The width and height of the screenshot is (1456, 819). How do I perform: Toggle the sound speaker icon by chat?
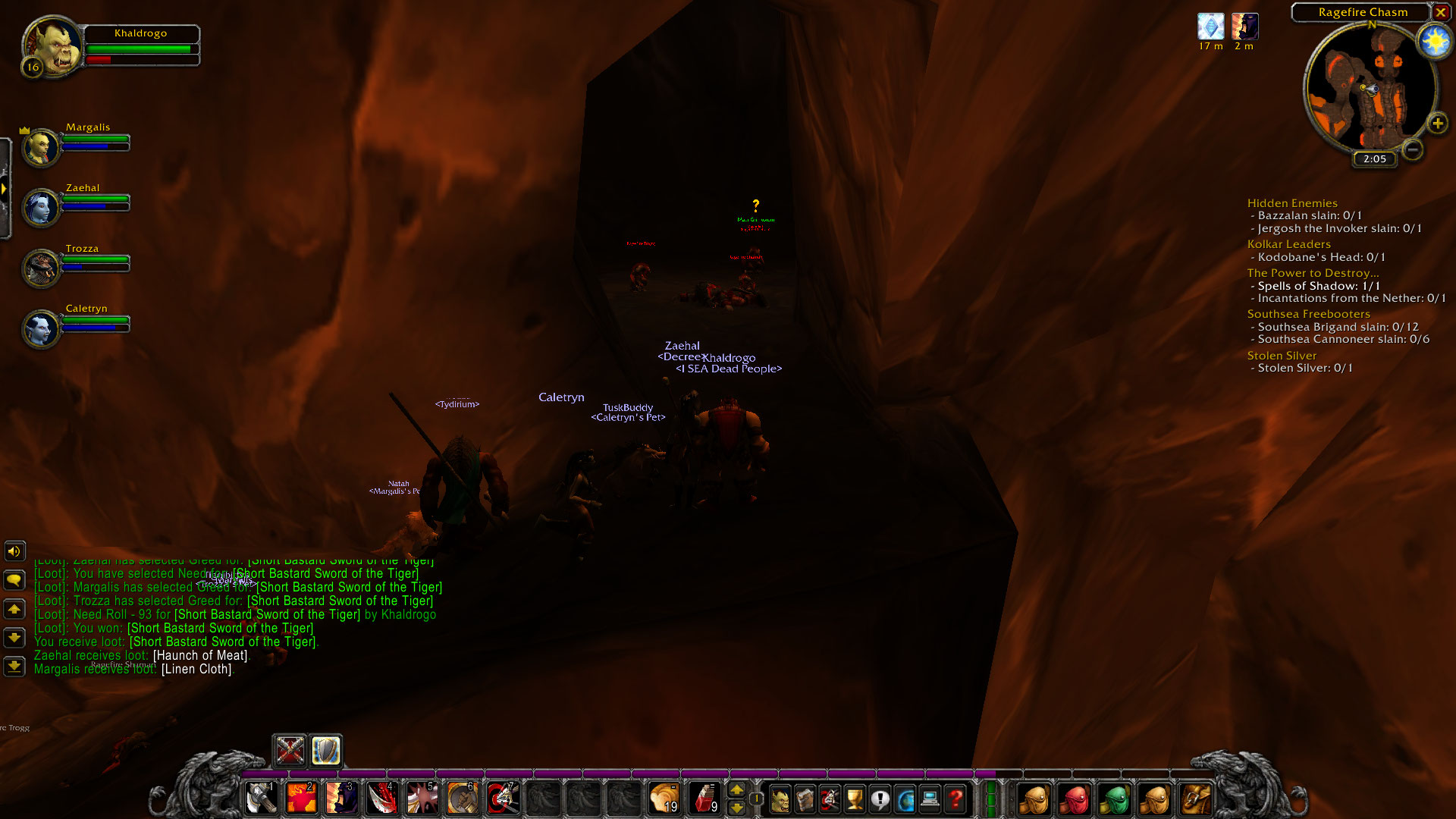click(14, 551)
